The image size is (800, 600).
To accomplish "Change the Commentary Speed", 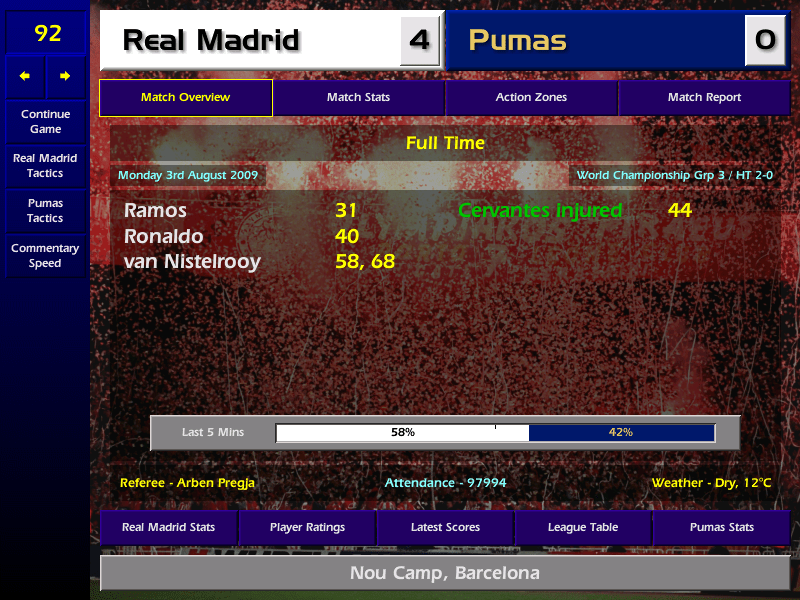I will point(45,256).
